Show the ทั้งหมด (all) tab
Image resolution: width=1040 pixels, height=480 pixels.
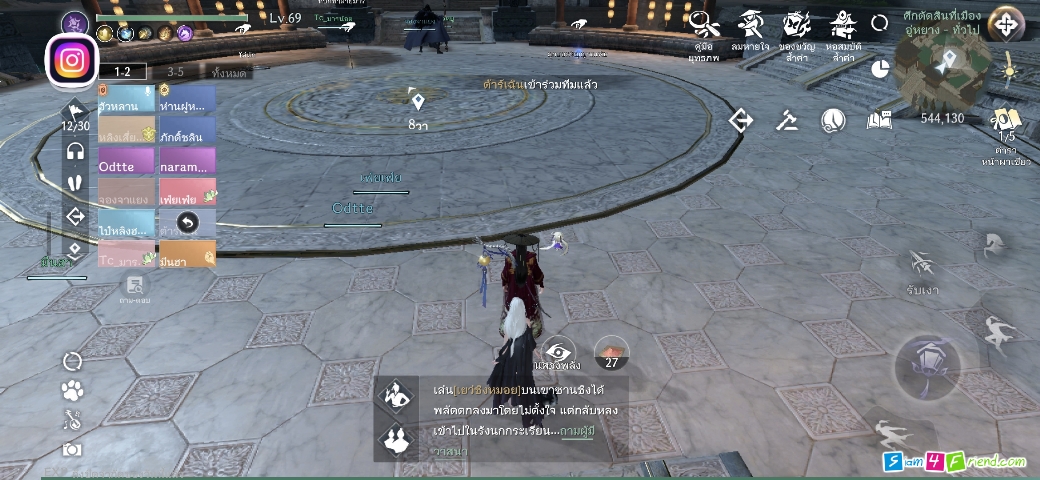pos(230,72)
